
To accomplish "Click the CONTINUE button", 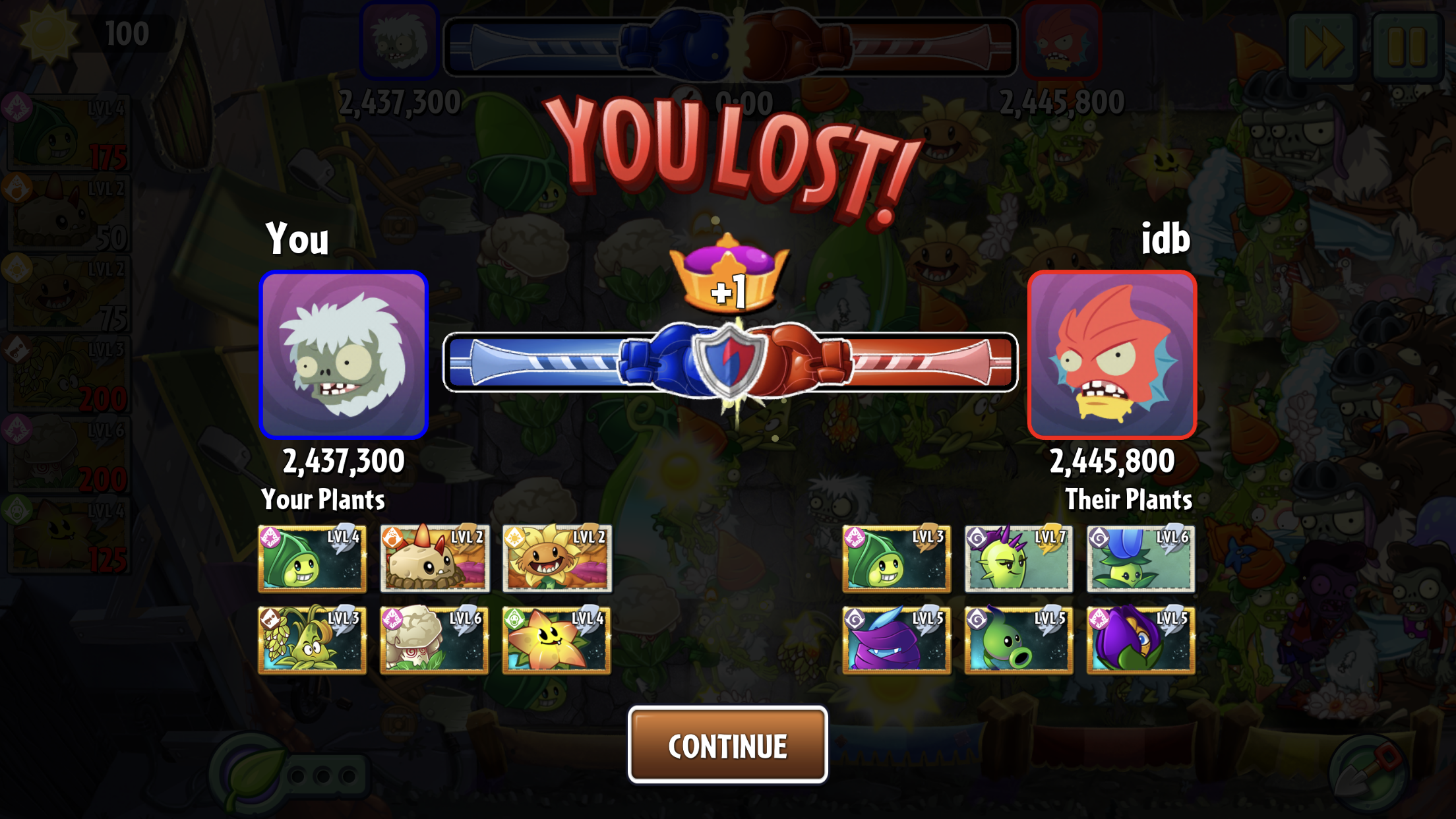I will point(727,745).
